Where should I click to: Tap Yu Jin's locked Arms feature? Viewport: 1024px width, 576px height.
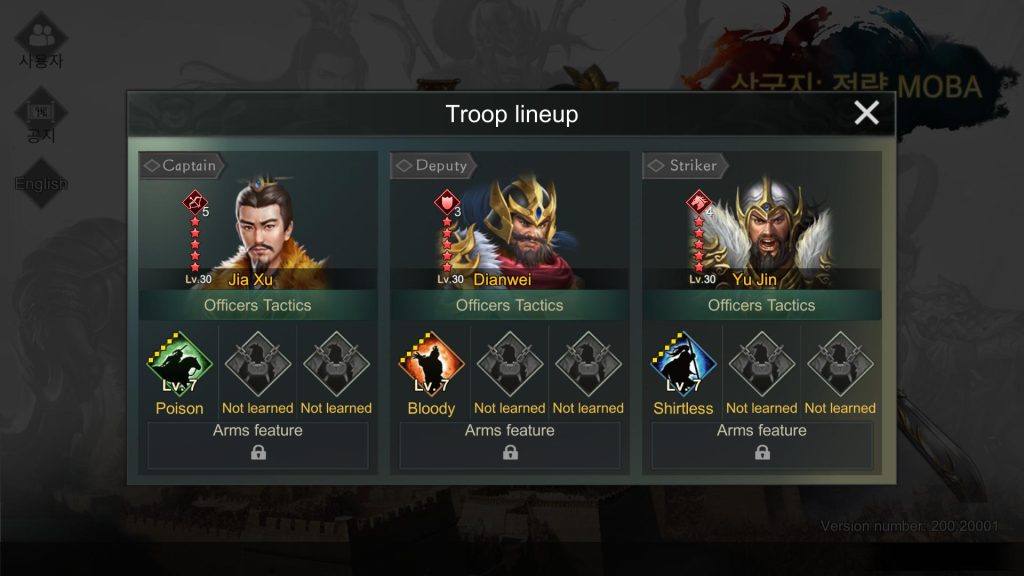[762, 445]
